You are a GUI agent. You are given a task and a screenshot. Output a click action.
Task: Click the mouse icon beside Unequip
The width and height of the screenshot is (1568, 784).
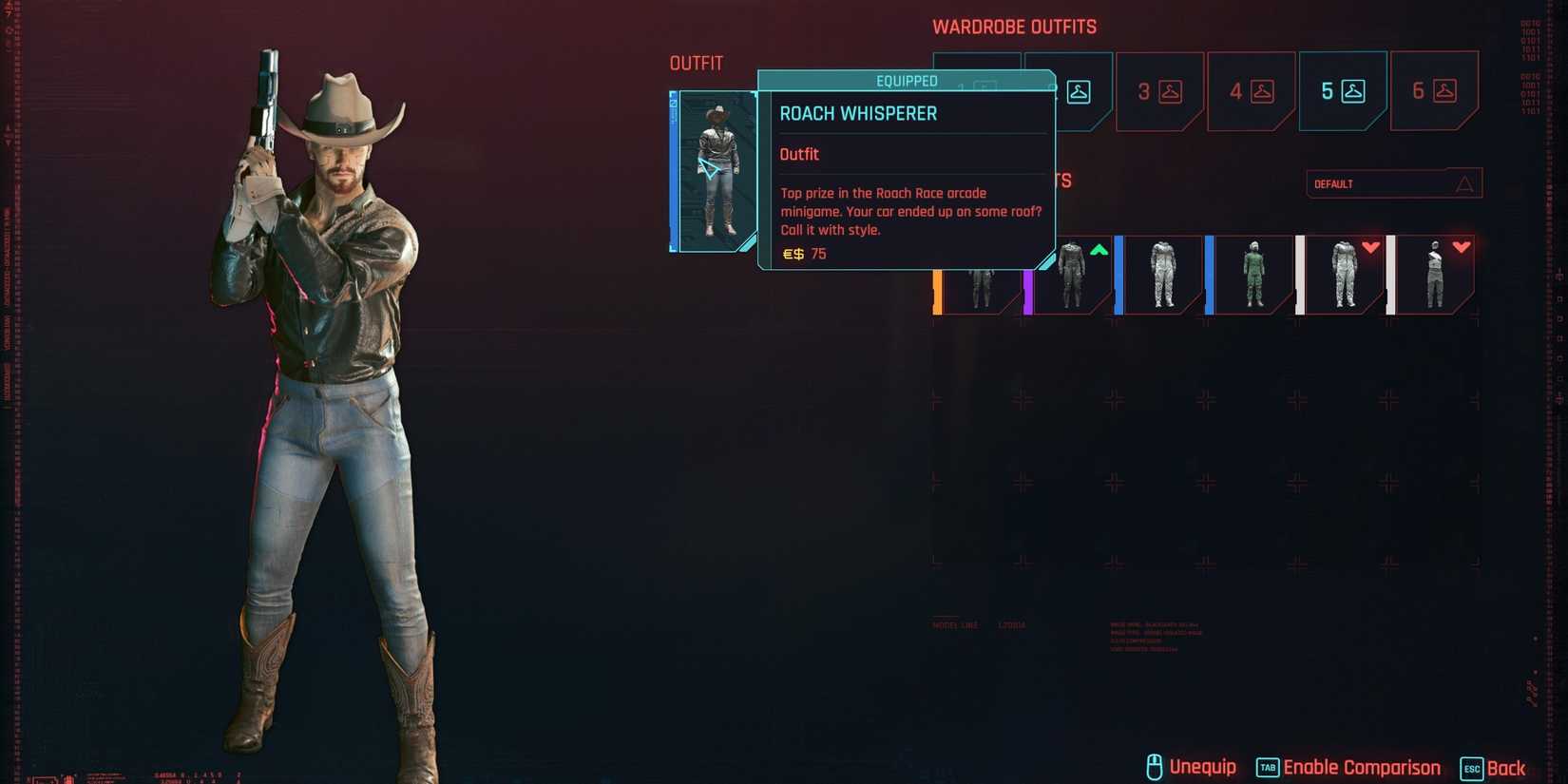click(x=1156, y=766)
